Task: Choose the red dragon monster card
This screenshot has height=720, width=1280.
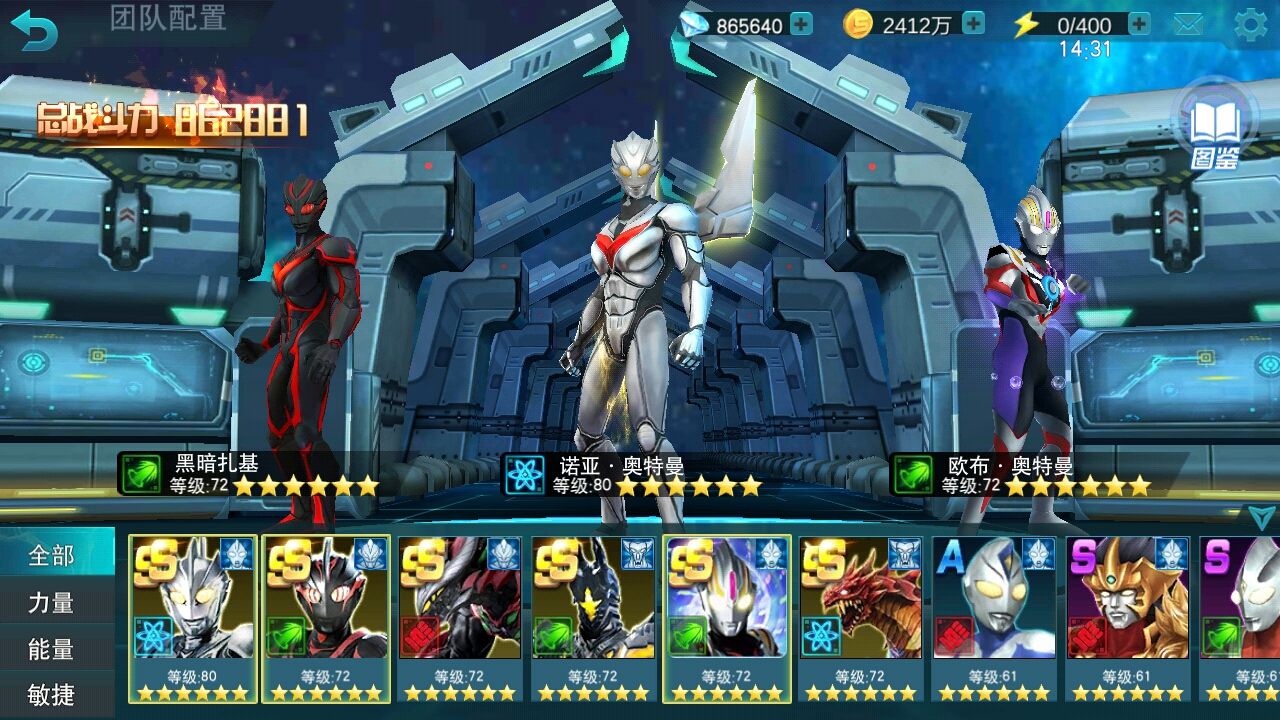Action: pyautogui.click(x=860, y=618)
